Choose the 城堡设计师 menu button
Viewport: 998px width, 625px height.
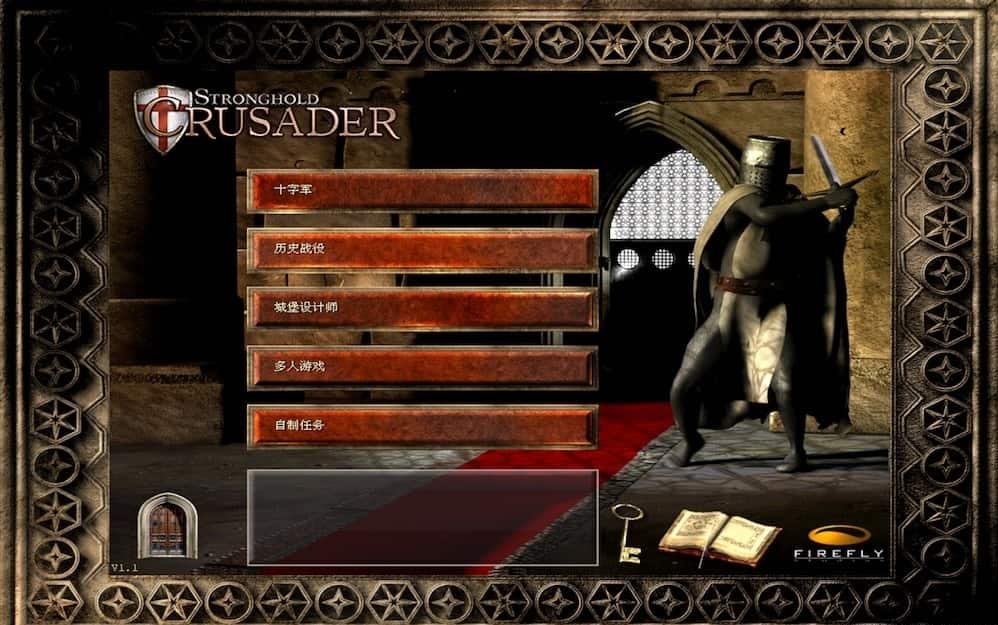click(x=422, y=308)
